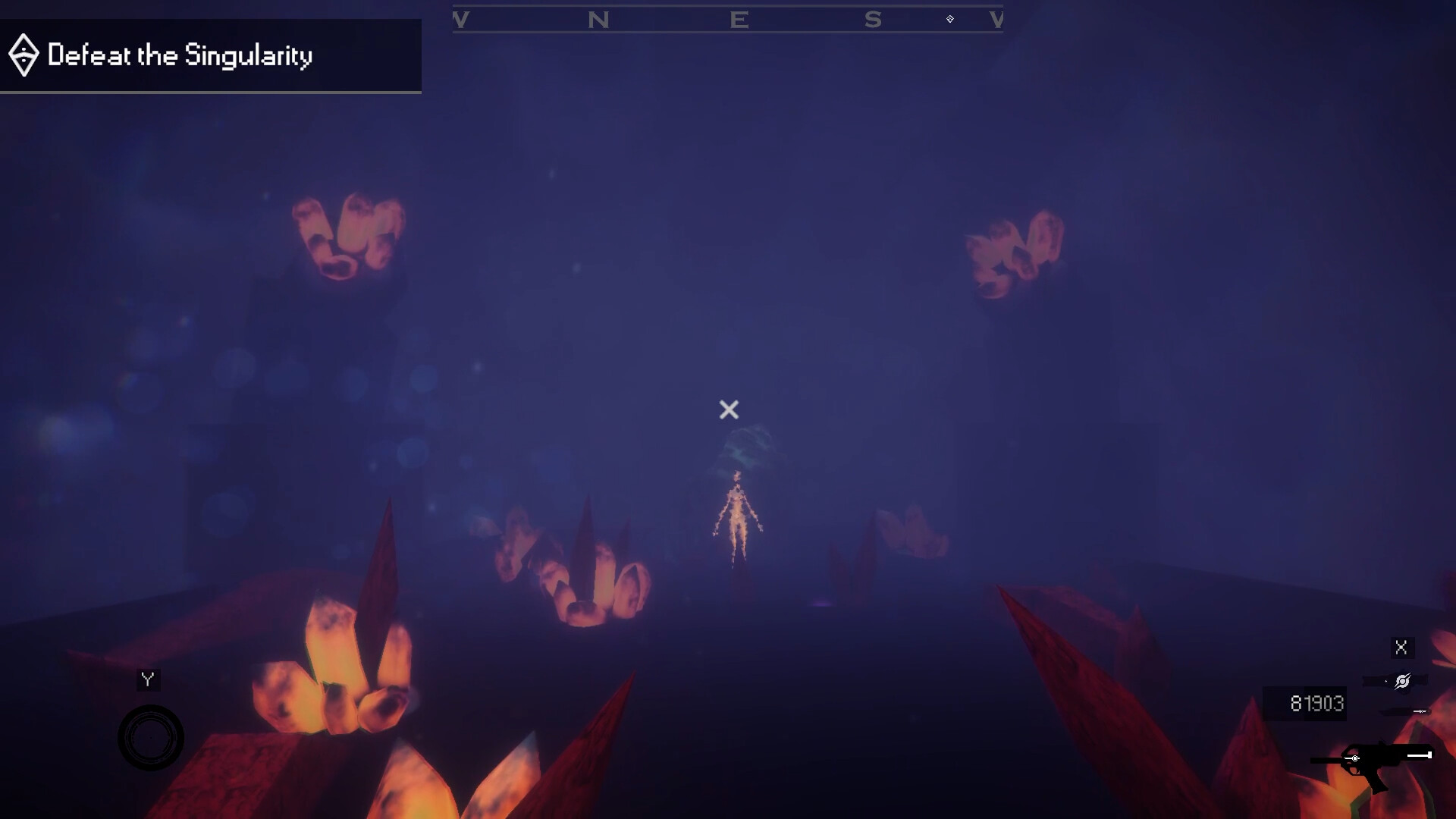1456x819 pixels.
Task: Click the X button prompt above the weapons
Action: pos(1401,646)
